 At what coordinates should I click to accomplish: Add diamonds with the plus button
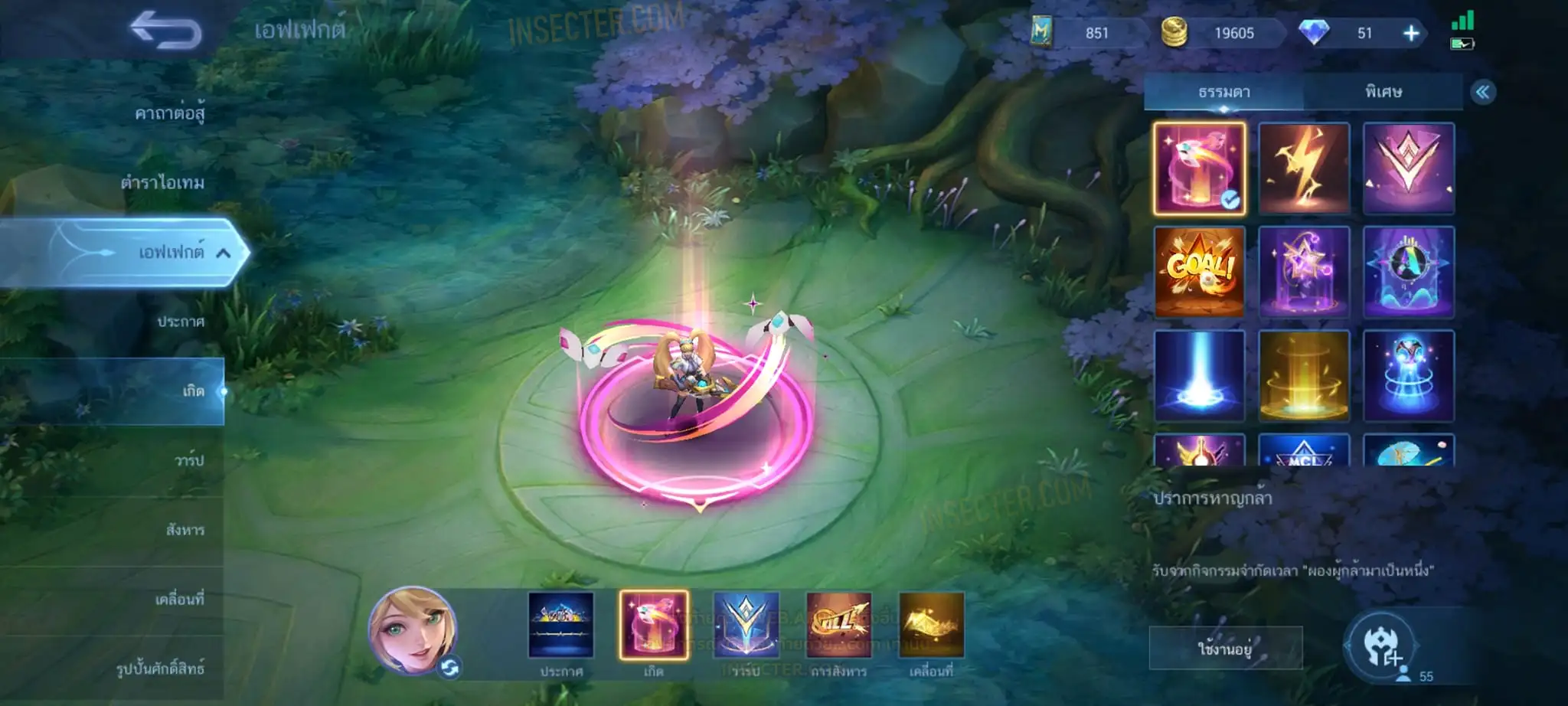(x=1411, y=33)
